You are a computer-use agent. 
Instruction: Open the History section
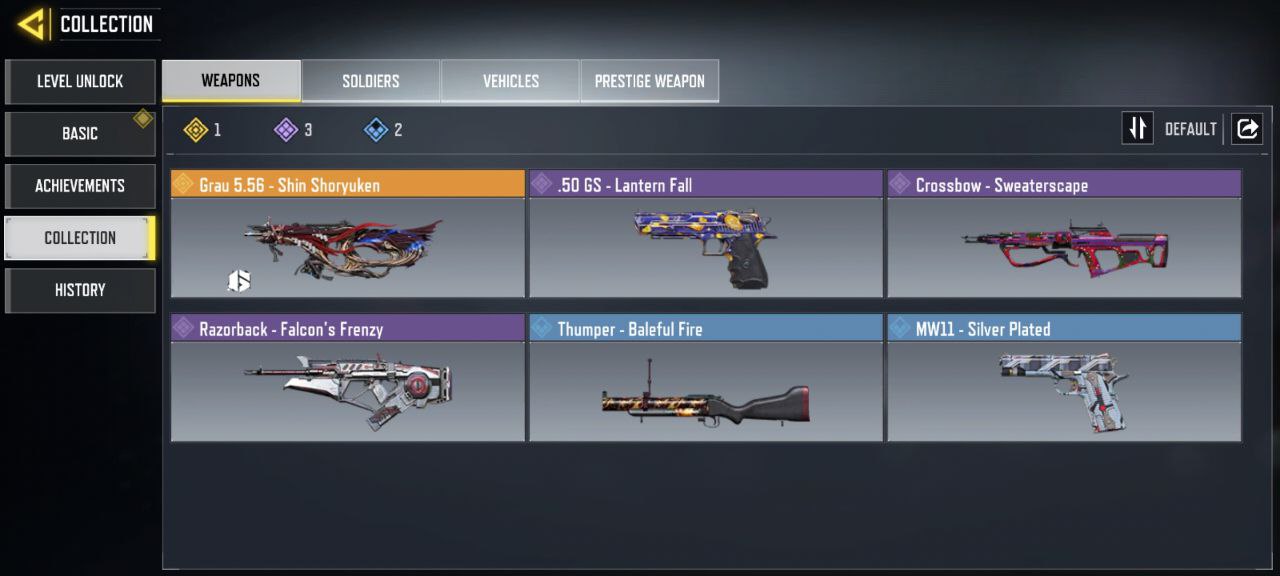click(80, 289)
